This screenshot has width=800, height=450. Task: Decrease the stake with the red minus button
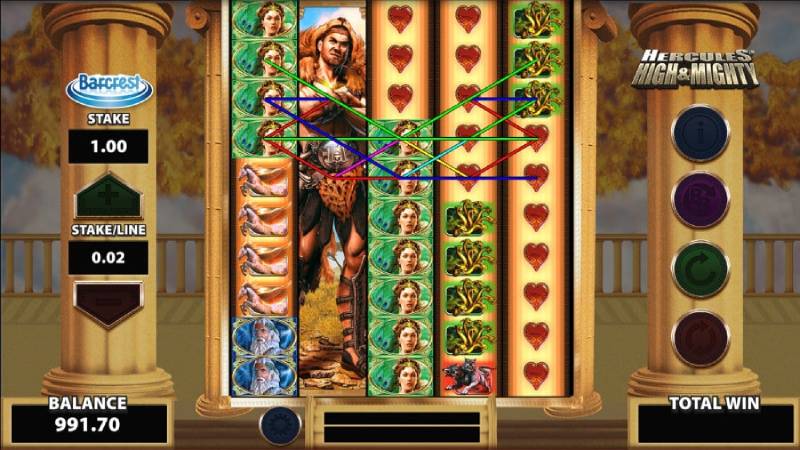[x=108, y=303]
